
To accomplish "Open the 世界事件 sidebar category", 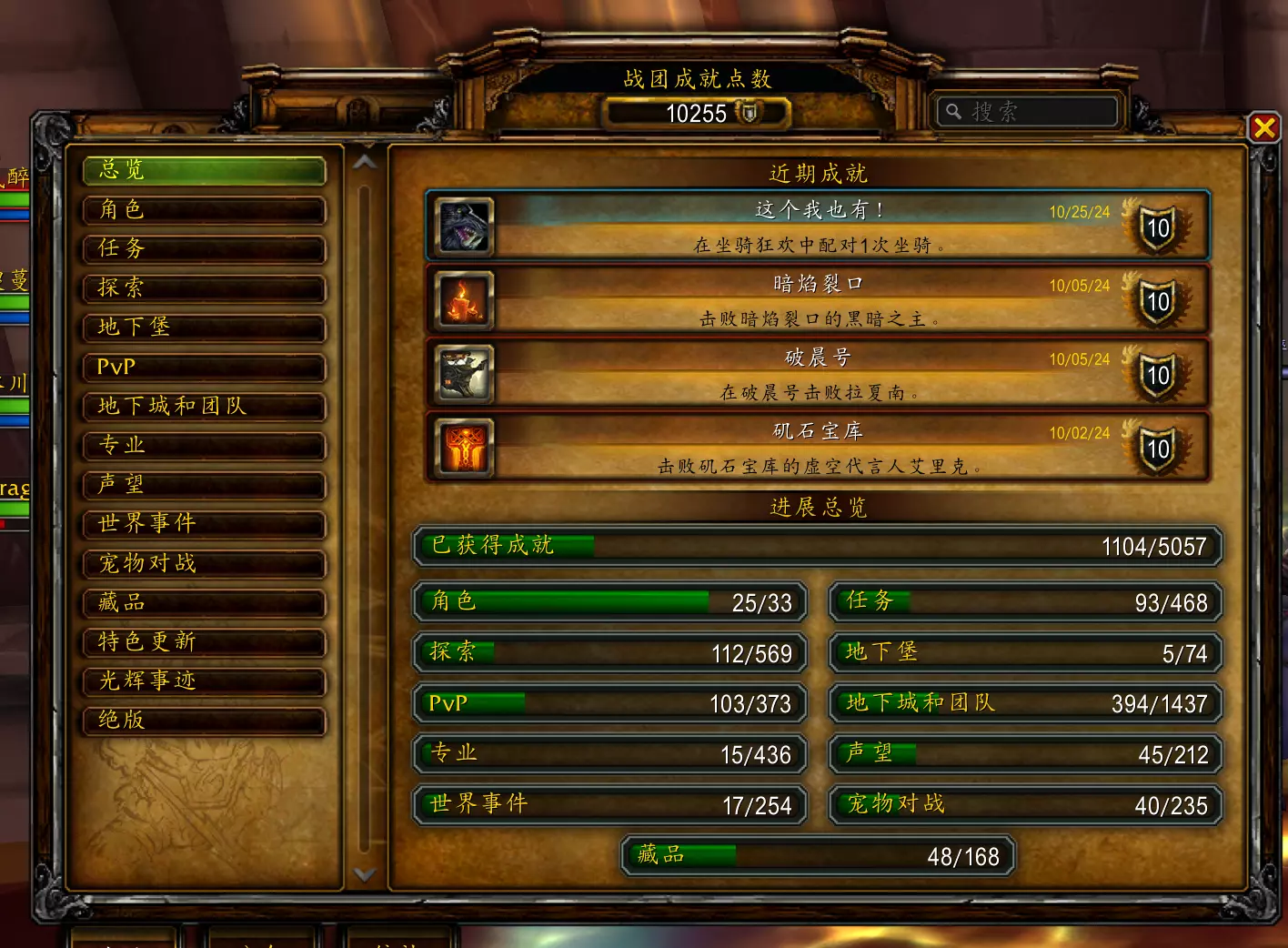I will click(204, 523).
